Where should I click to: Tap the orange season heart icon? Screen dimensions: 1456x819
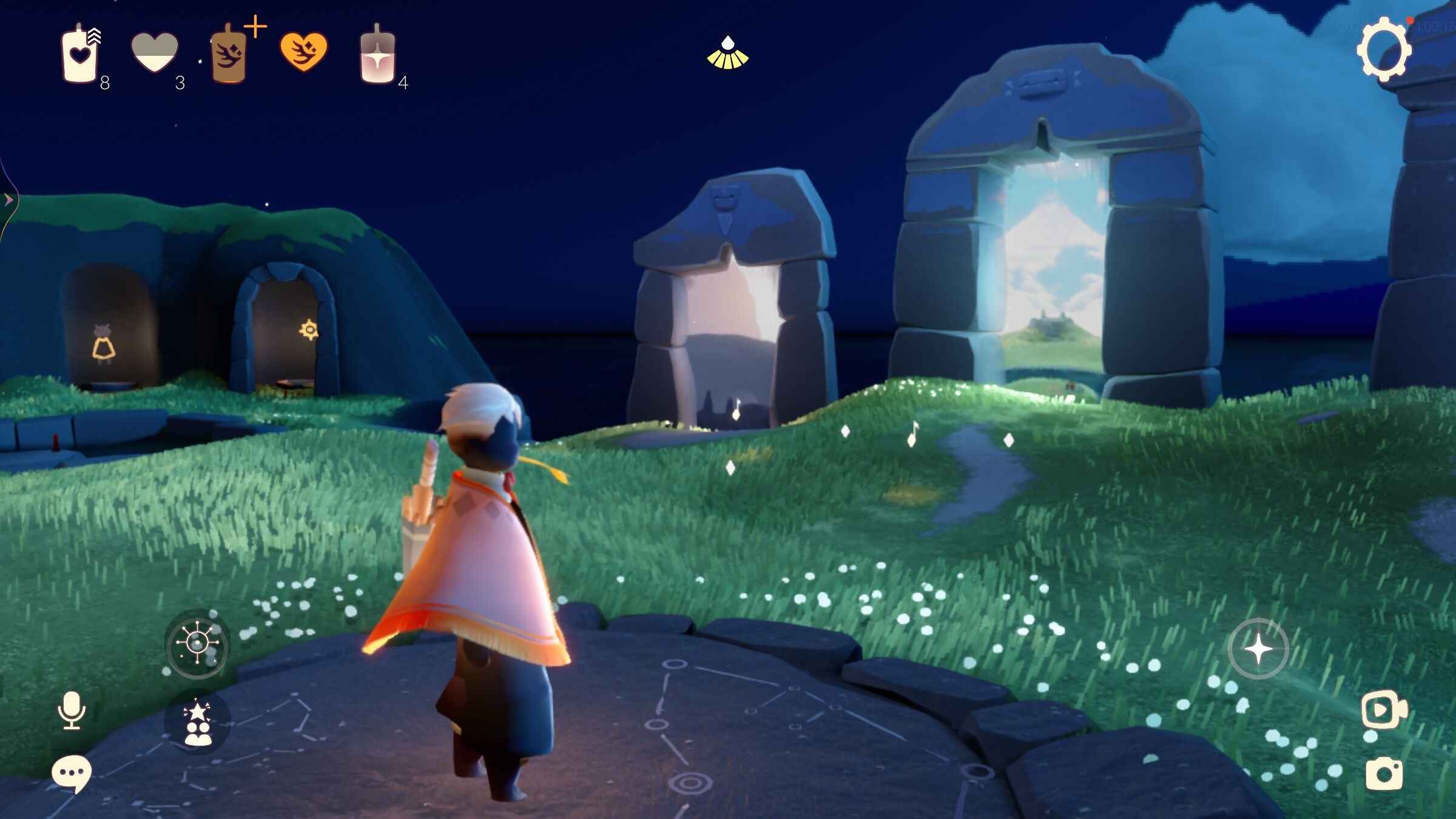303,52
